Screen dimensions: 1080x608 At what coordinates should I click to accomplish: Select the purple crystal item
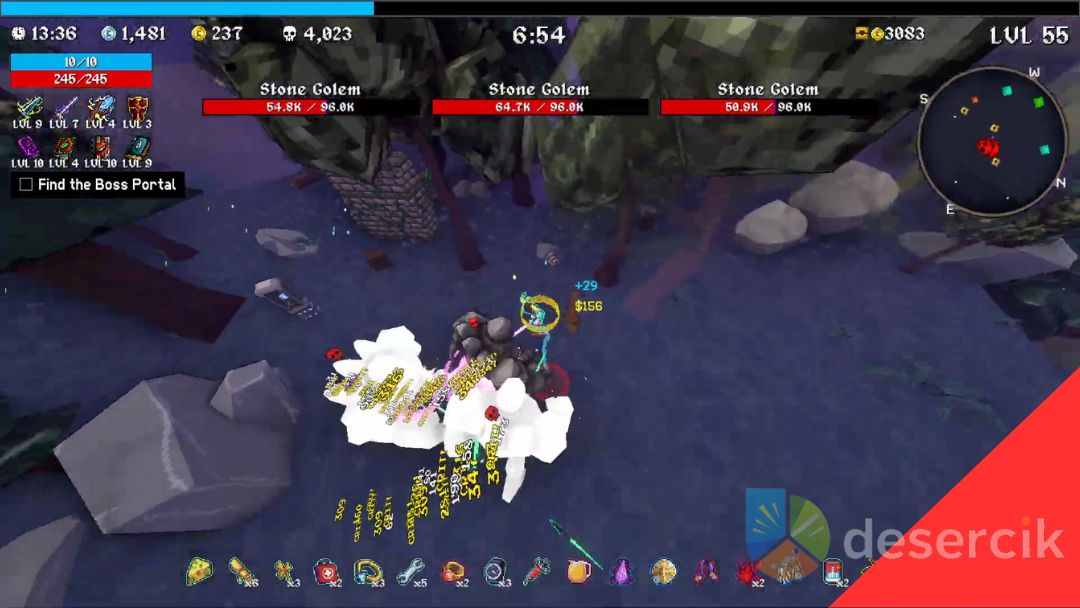(621, 571)
